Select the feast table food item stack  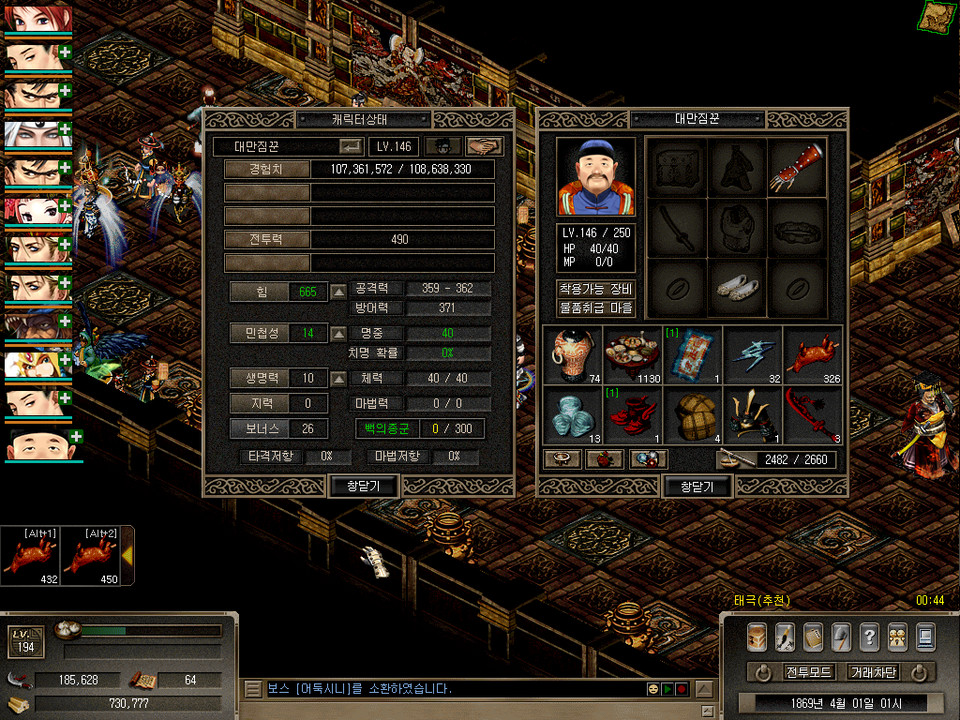[633, 353]
